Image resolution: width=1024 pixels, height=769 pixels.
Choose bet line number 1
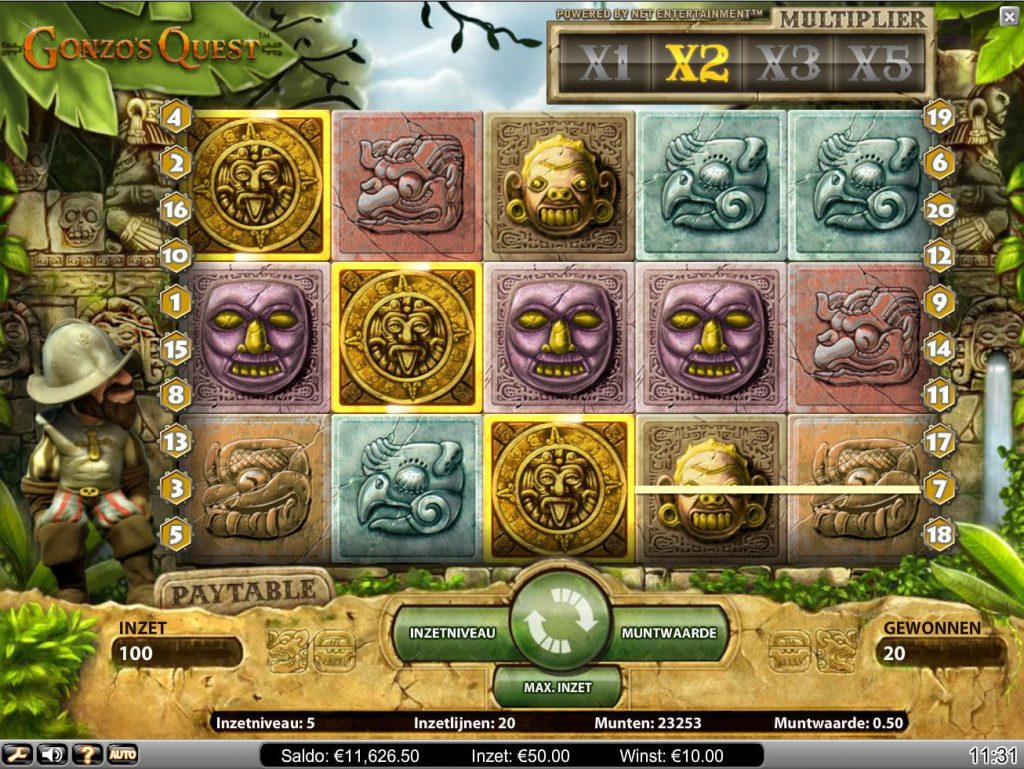[x=176, y=302]
